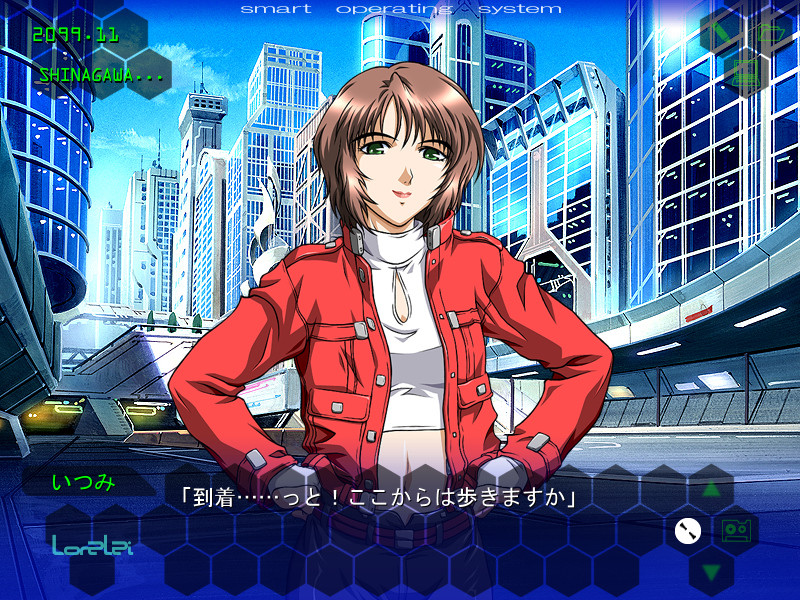The image size is (800, 600).
Task: Click the white round disc icon
Action: [686, 531]
